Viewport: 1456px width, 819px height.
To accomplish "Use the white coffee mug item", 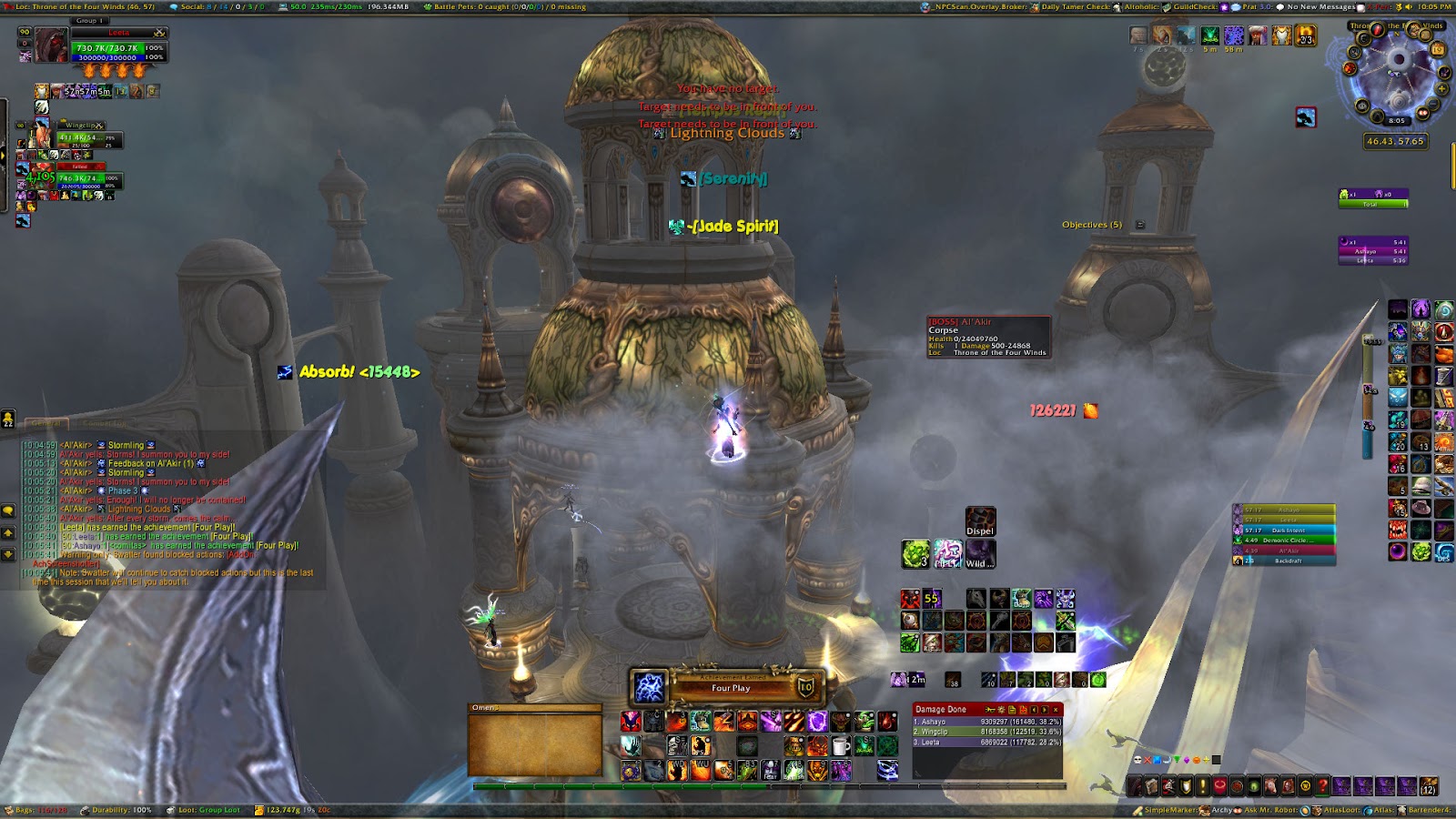I will (842, 747).
